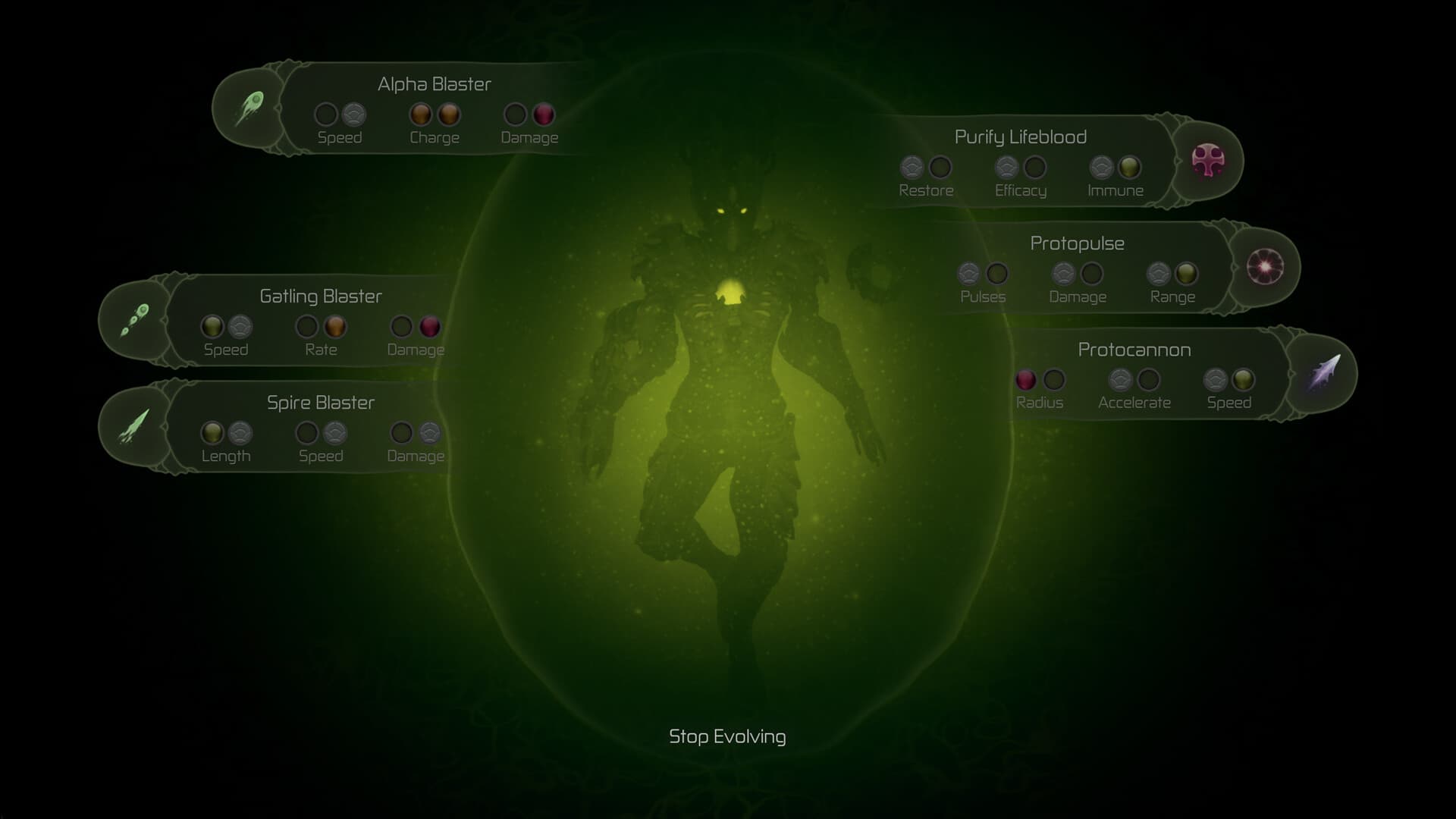1456x819 pixels.
Task: Open the Protopulse panel header
Action: pyautogui.click(x=1077, y=243)
